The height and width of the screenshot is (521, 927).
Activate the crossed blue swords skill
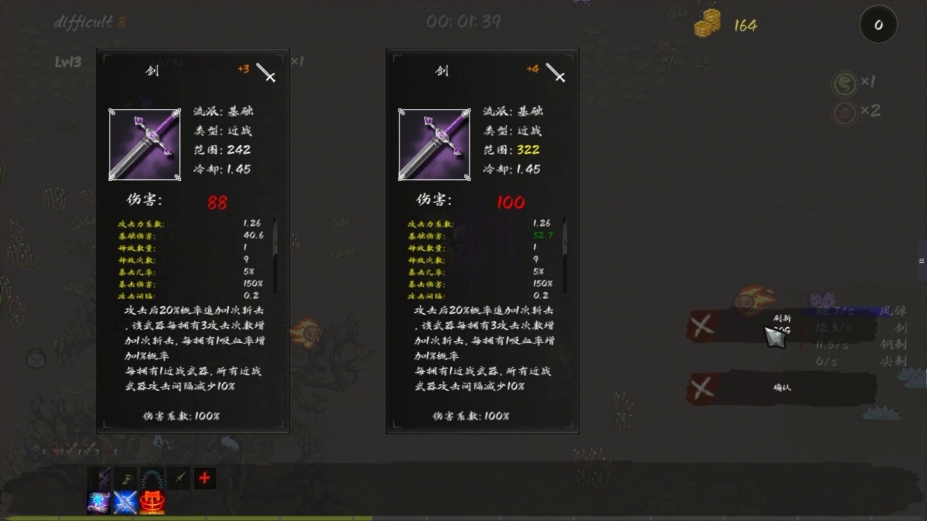coord(126,502)
